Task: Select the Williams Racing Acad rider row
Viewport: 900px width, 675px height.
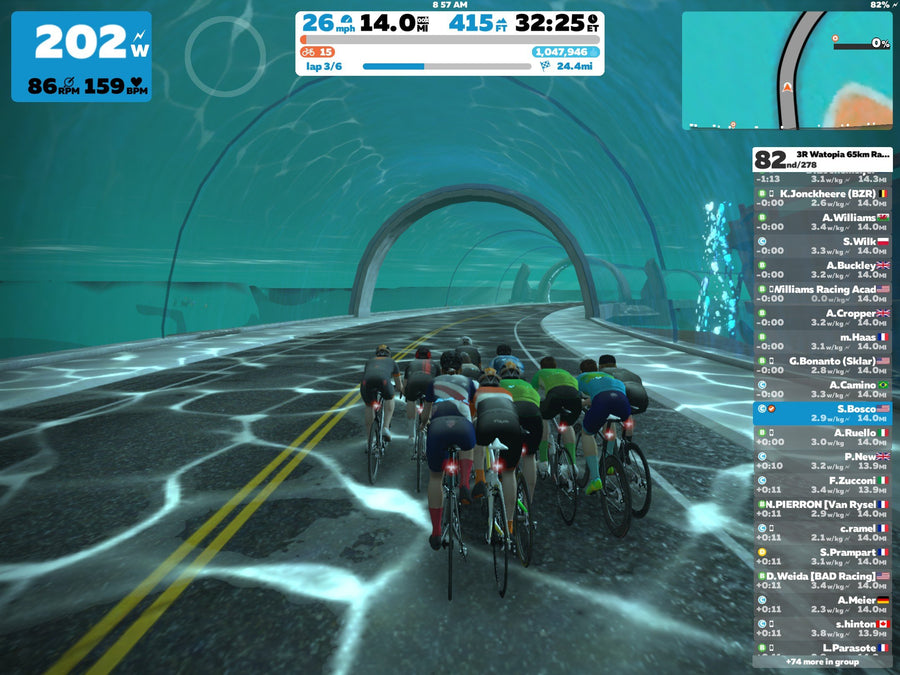Action: [x=822, y=293]
